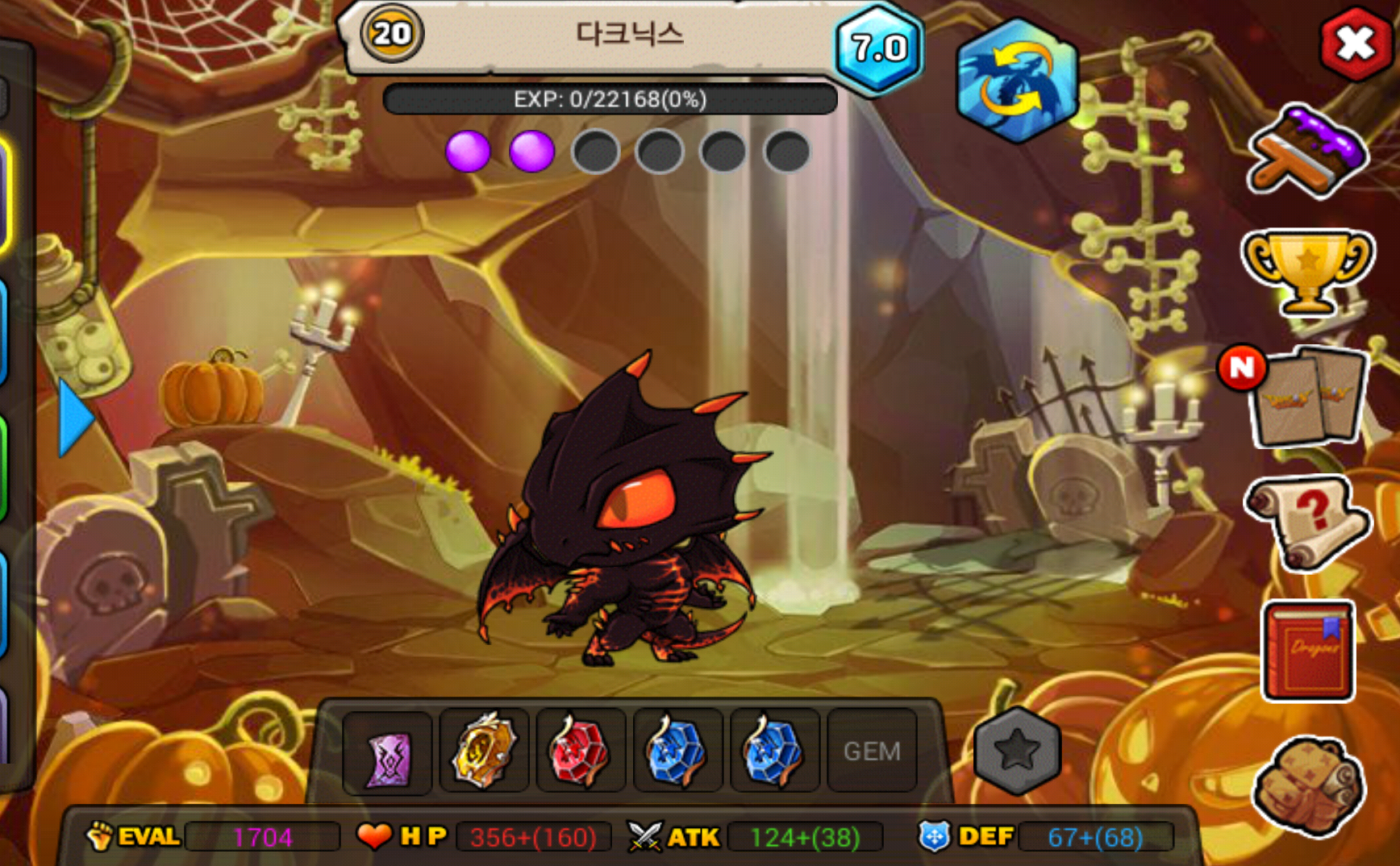
Task: Select the golden gem slot
Action: [484, 751]
